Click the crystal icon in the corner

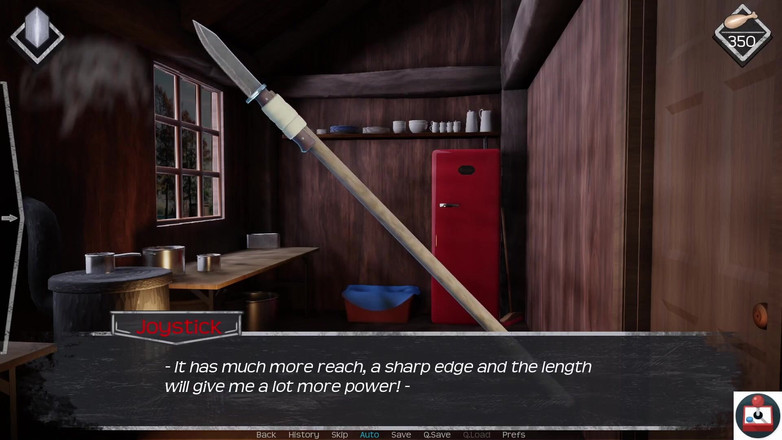[x=36, y=34]
